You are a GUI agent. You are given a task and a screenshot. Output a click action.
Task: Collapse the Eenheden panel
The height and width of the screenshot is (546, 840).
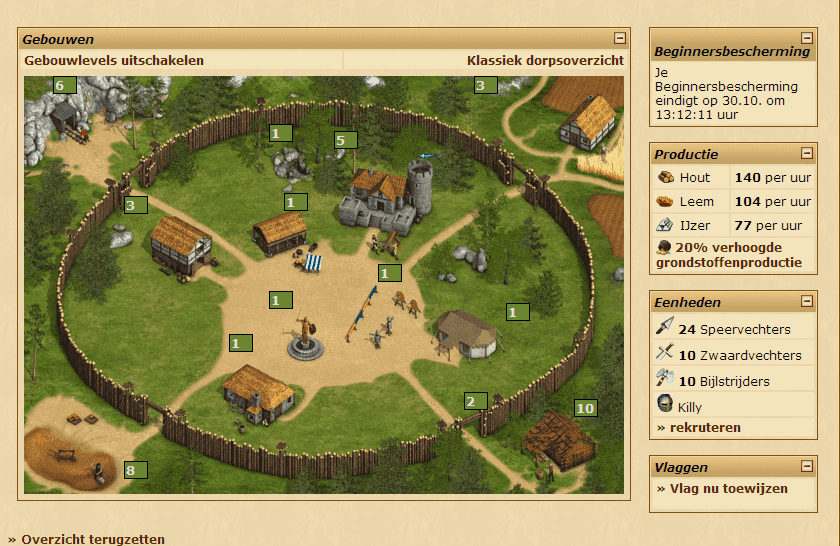pos(807,302)
